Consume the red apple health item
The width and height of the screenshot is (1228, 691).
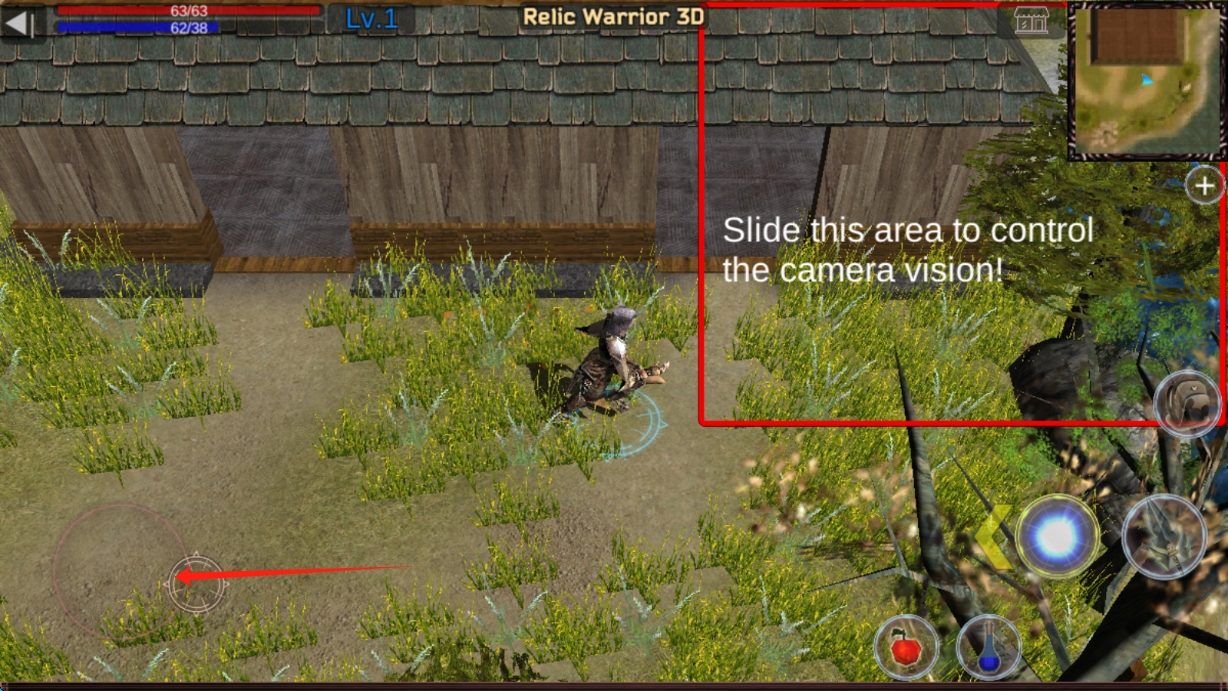point(906,647)
